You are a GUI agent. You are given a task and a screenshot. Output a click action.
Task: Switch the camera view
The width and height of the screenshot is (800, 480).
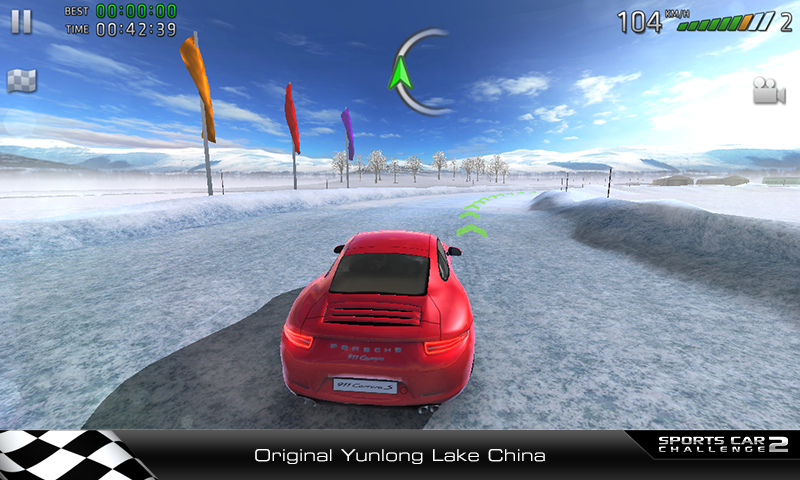[769, 90]
